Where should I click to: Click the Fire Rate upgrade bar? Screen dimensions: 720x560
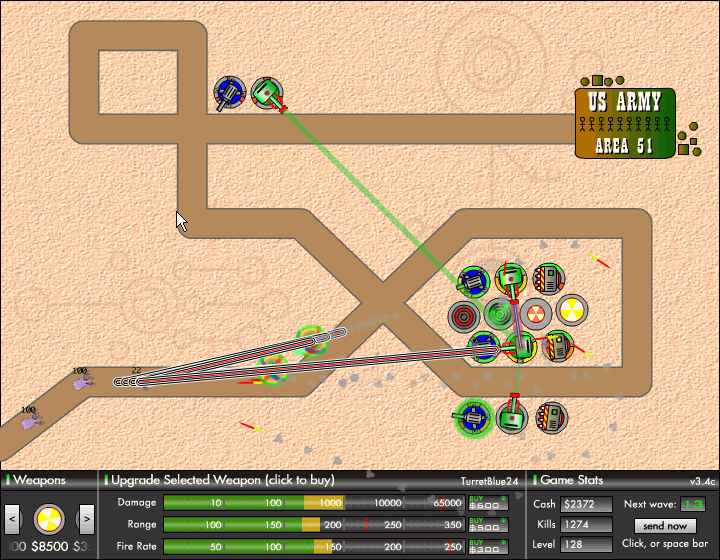[x=314, y=546]
